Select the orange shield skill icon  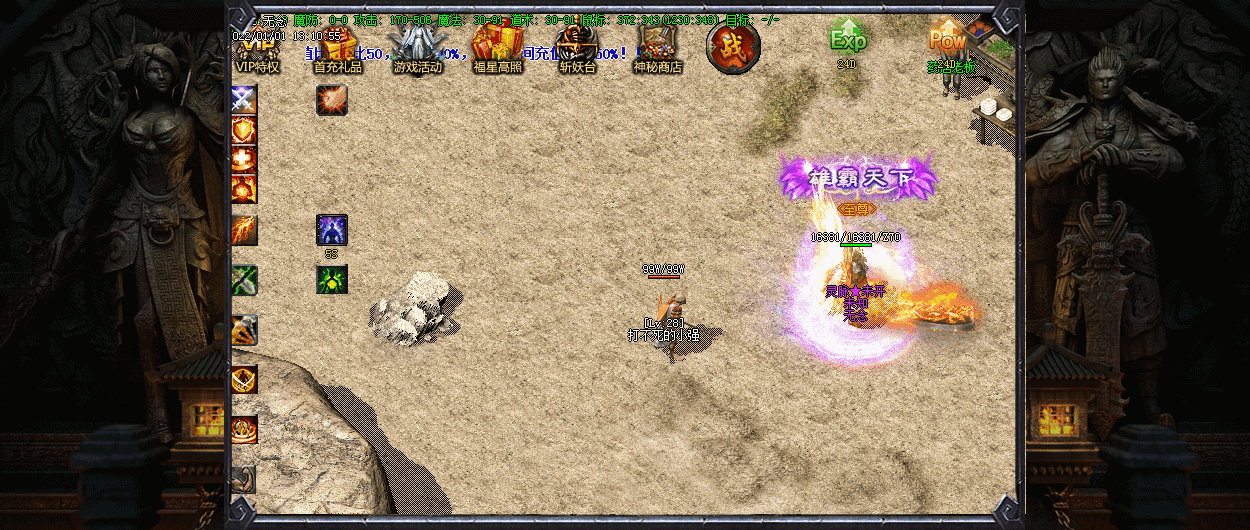[244, 129]
